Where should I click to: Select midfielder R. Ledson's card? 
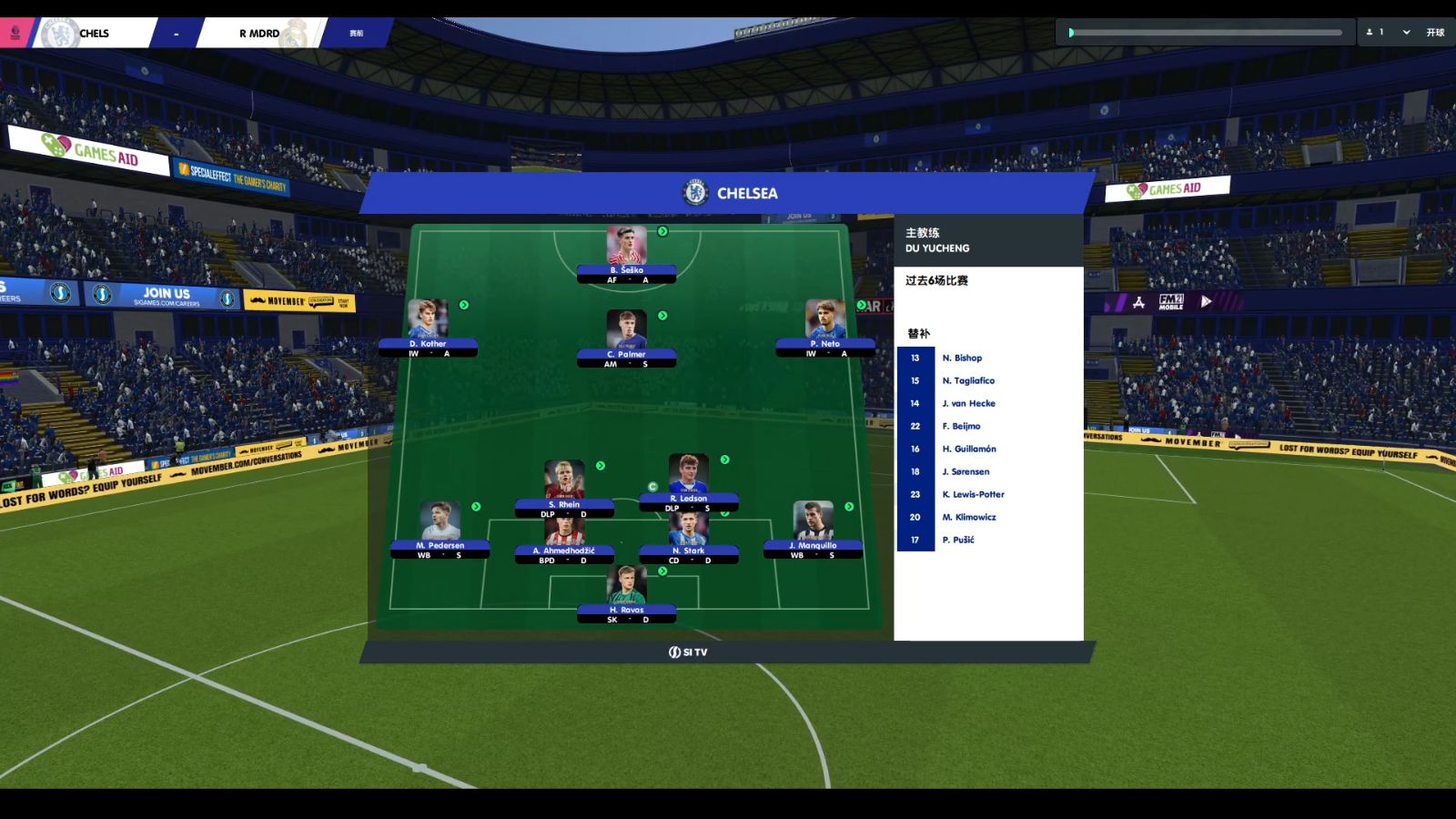pyautogui.click(x=688, y=482)
